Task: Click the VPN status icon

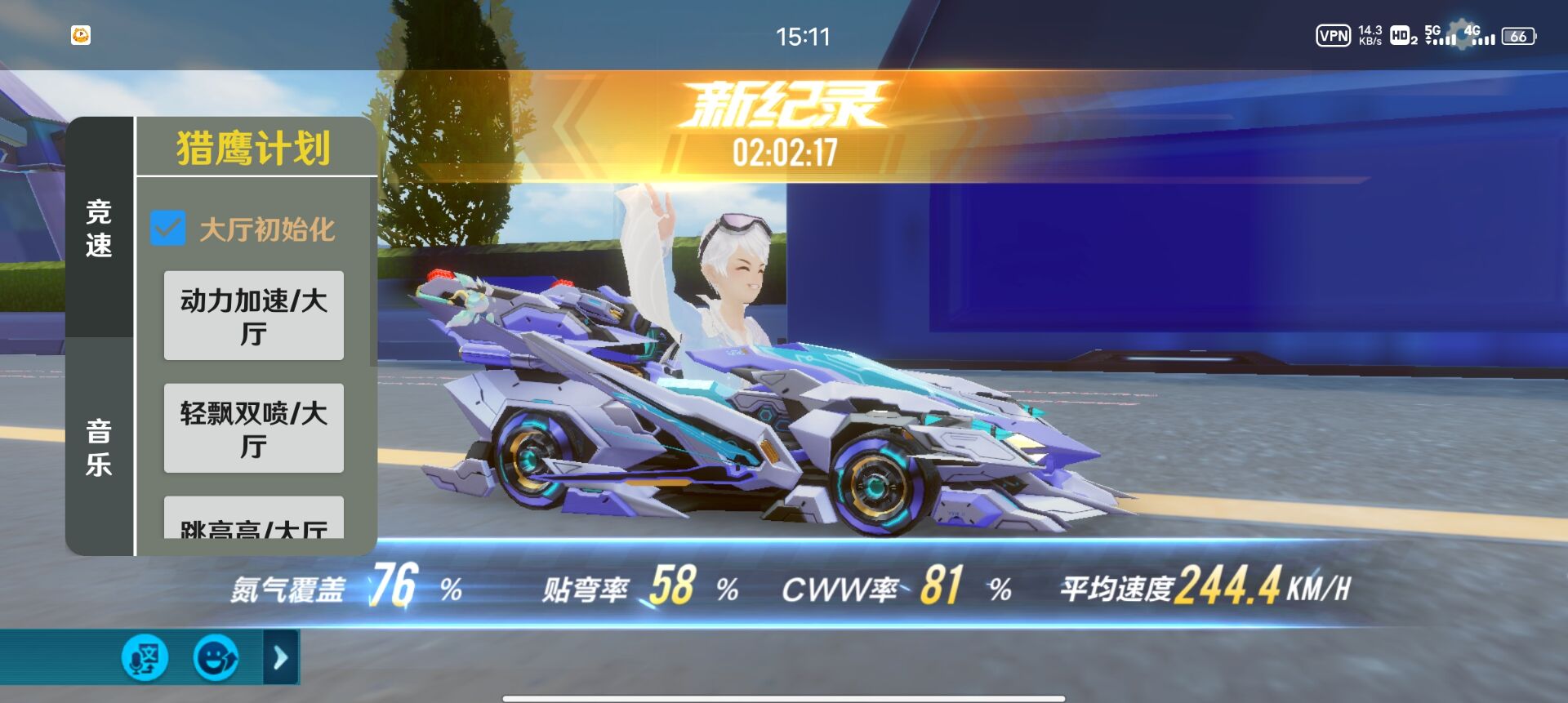Action: [1332, 36]
